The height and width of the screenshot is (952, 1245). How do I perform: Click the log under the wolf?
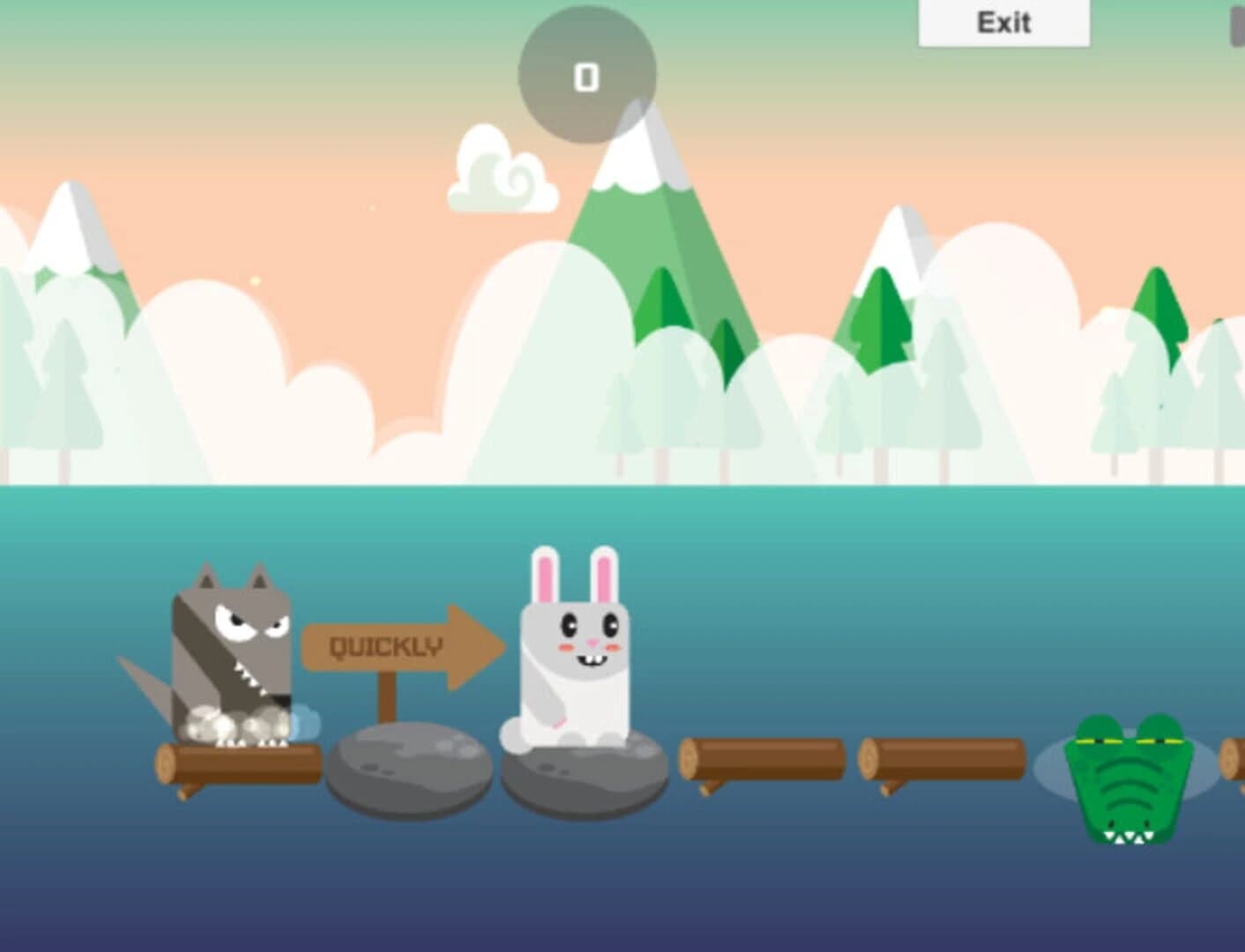pyautogui.click(x=234, y=762)
